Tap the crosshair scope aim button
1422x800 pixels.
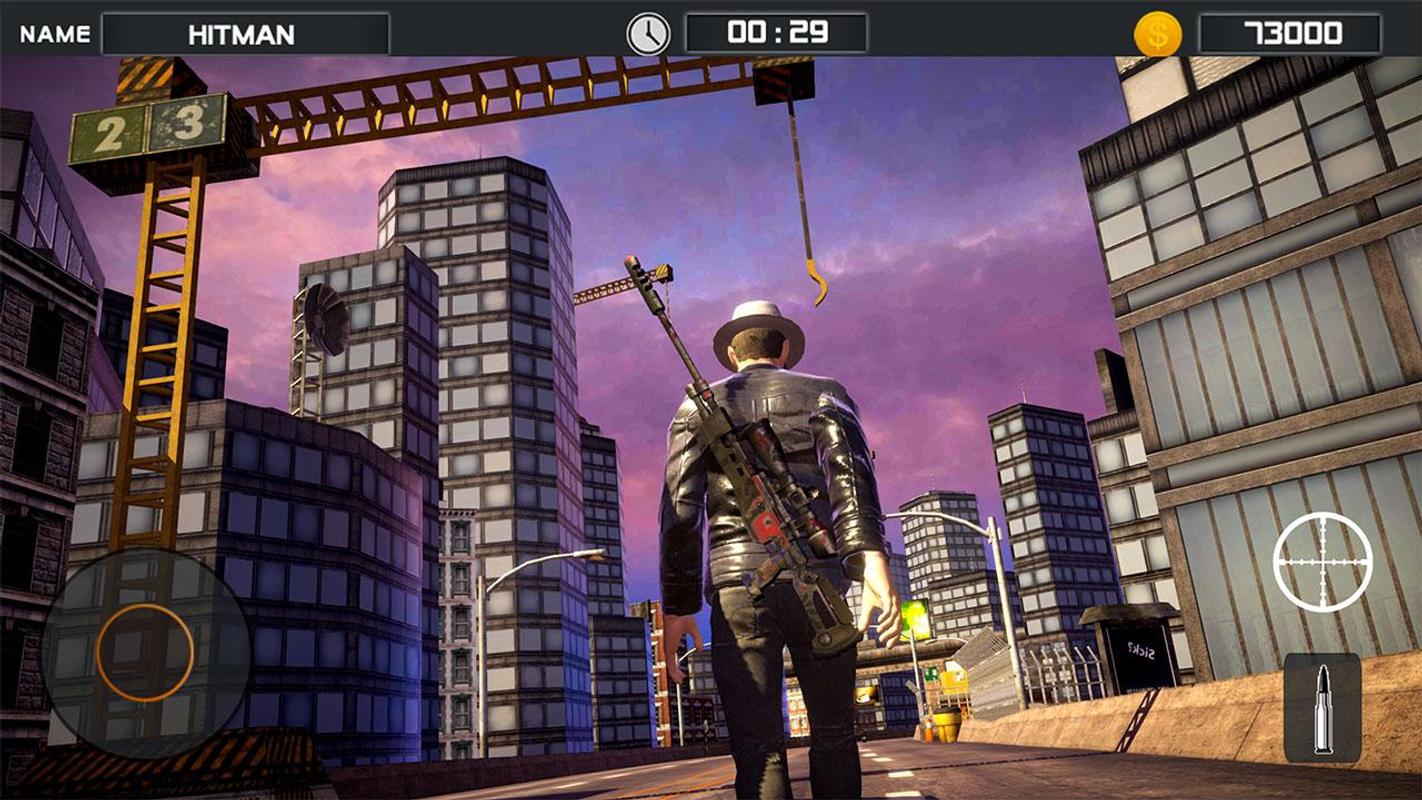pyautogui.click(x=1322, y=562)
